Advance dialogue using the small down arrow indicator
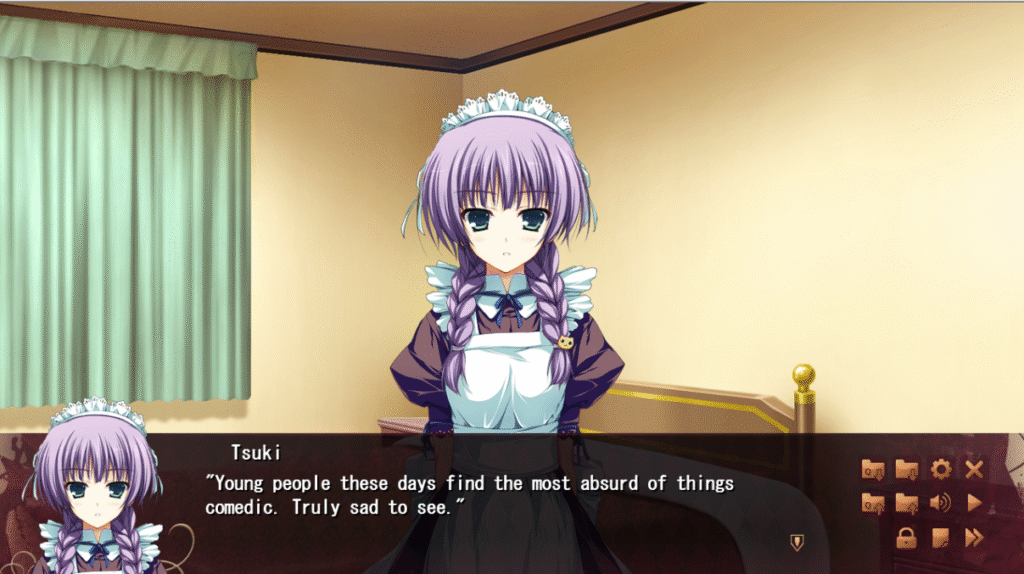1024x574 pixels. click(x=796, y=542)
